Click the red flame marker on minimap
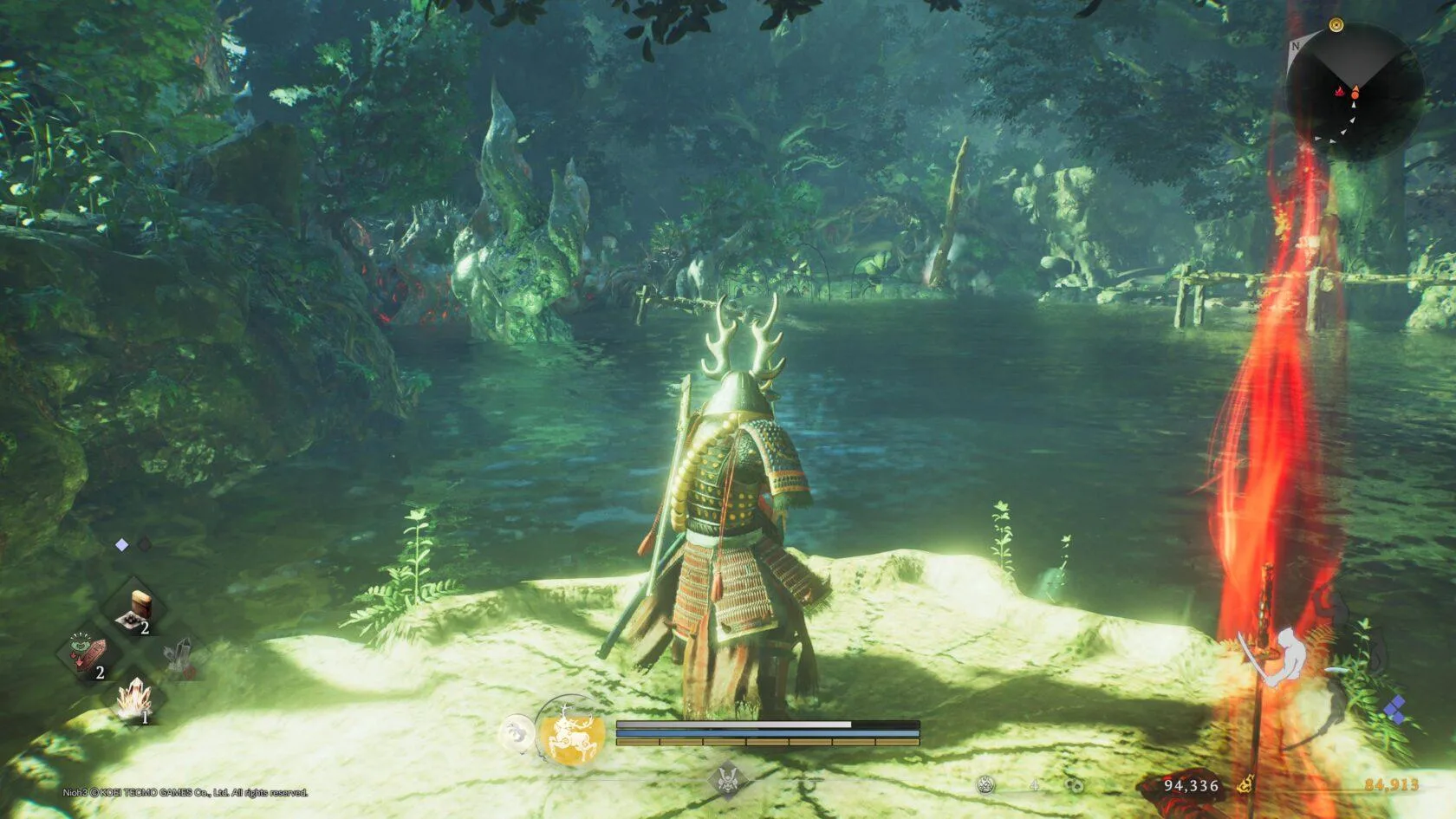1456x819 pixels. click(x=1340, y=90)
